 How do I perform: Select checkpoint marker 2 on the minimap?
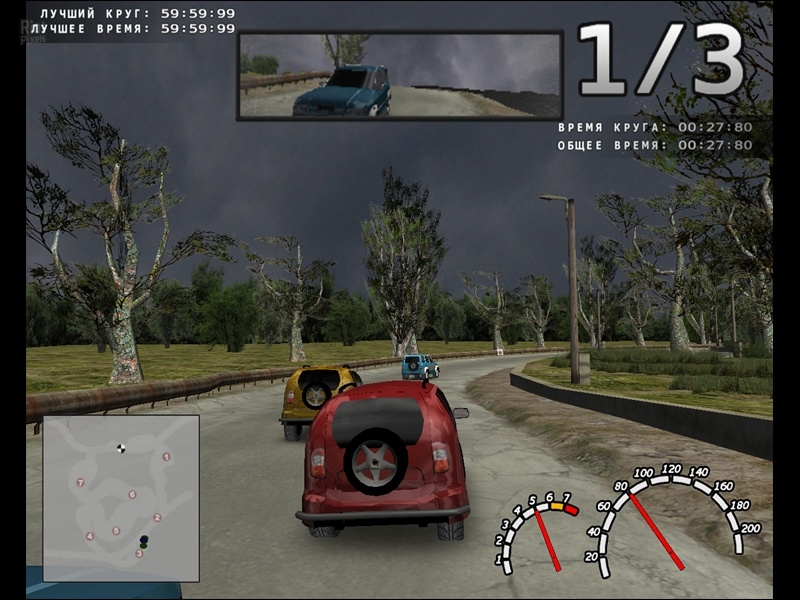(x=157, y=517)
